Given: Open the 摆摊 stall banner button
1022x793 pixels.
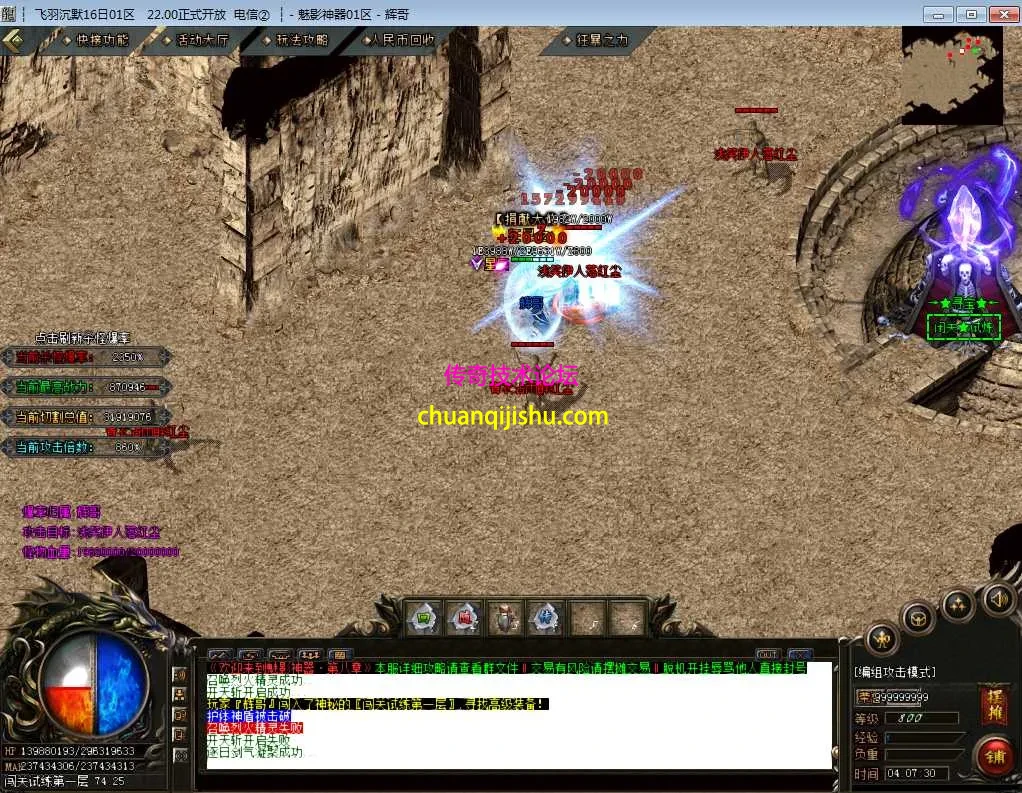Looking at the screenshot, I should (994, 703).
